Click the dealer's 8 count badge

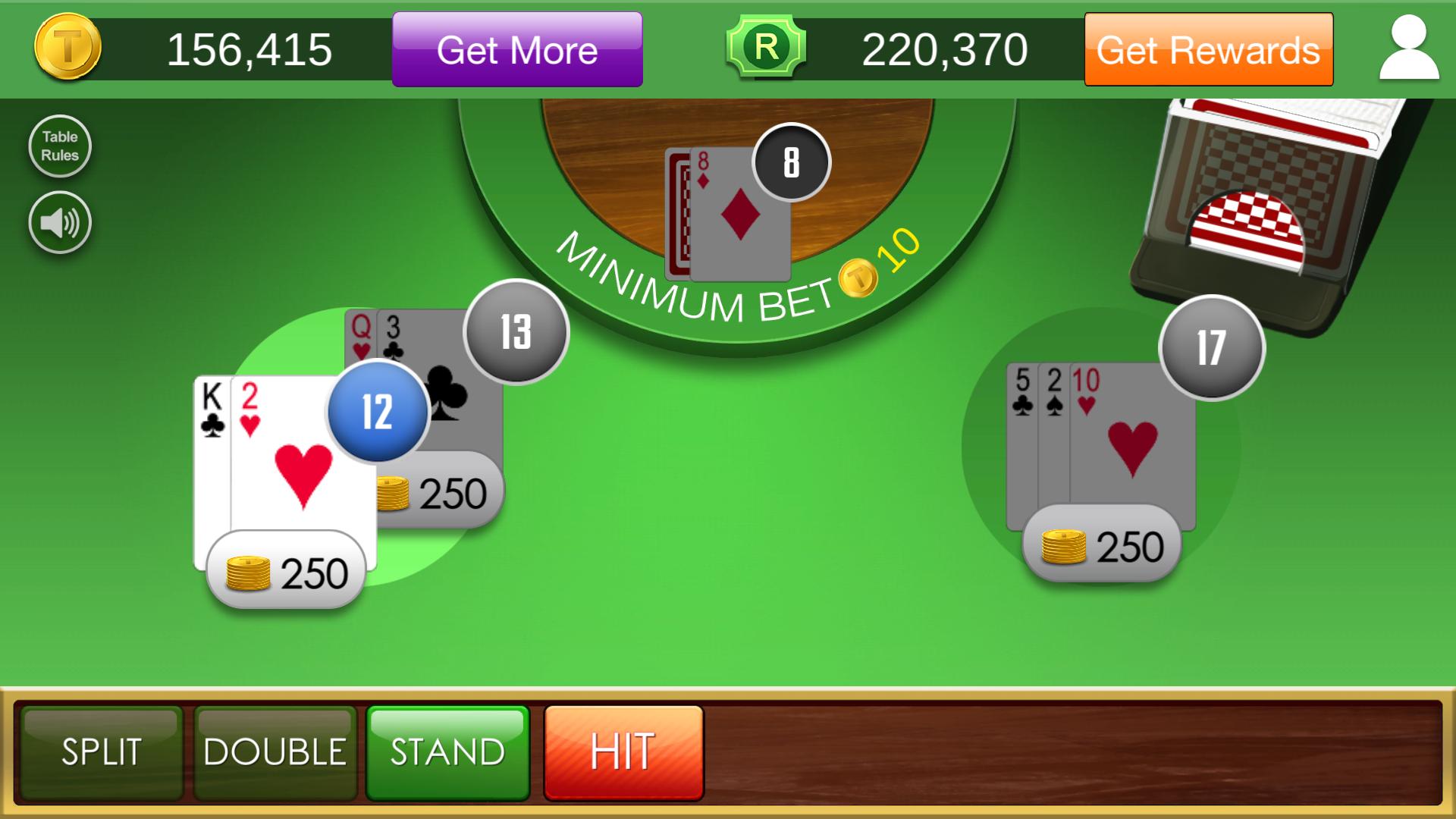[789, 161]
